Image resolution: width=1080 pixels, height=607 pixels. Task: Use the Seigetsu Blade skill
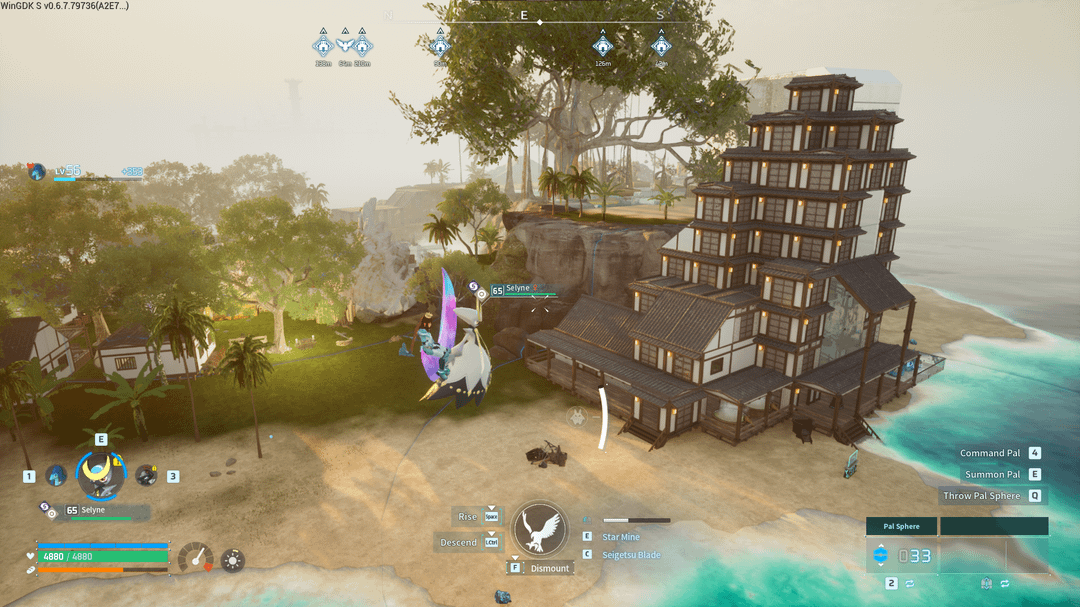(x=630, y=555)
